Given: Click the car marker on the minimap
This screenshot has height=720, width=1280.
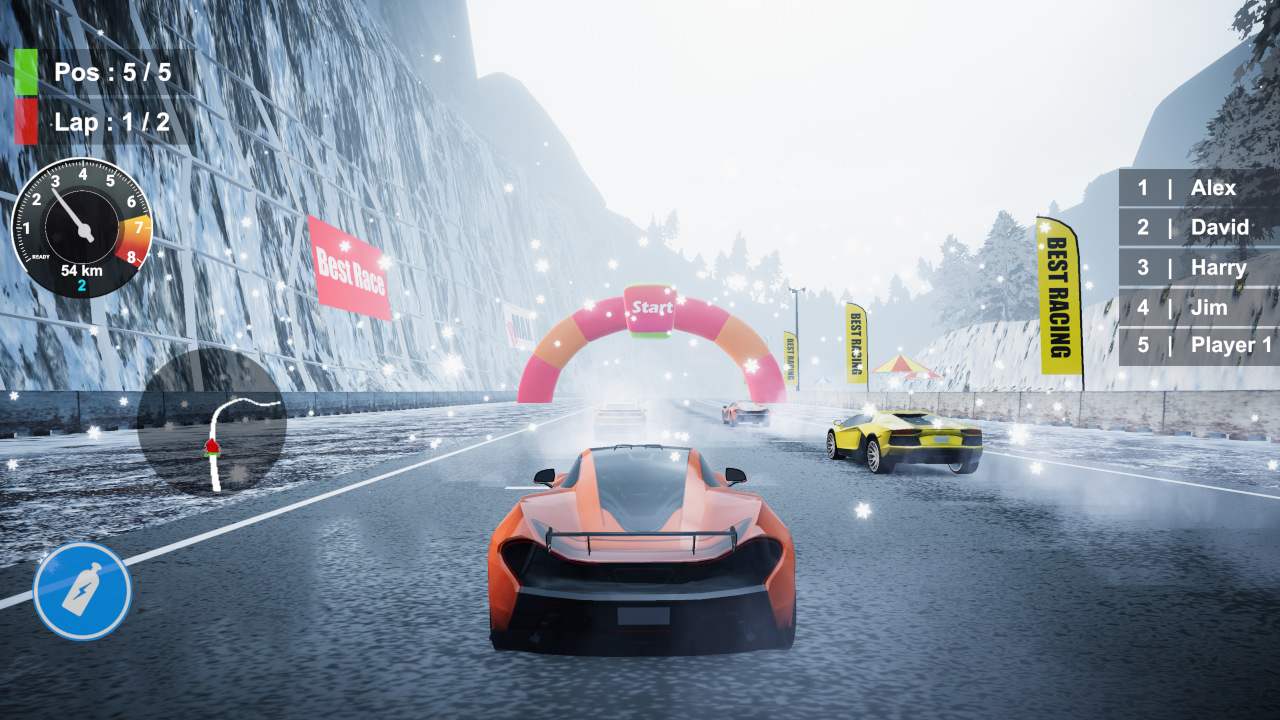Looking at the screenshot, I should tap(213, 447).
